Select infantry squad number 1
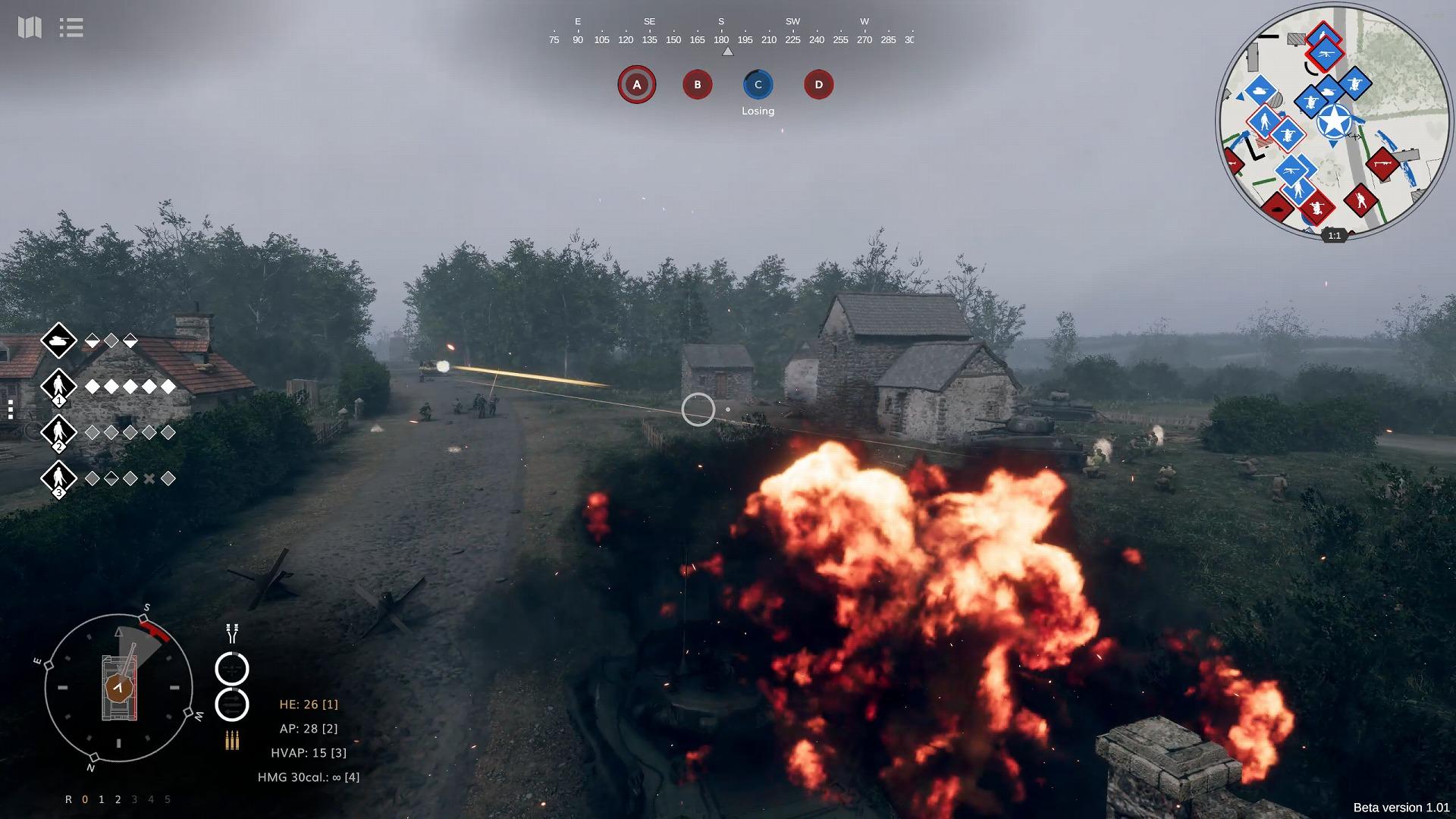This screenshot has height=819, width=1456. coord(59,387)
